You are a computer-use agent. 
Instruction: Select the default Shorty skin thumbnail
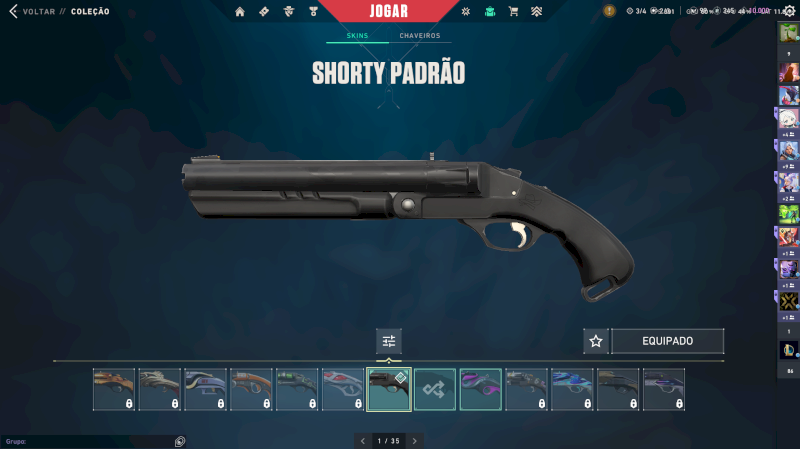pyautogui.click(x=389, y=389)
